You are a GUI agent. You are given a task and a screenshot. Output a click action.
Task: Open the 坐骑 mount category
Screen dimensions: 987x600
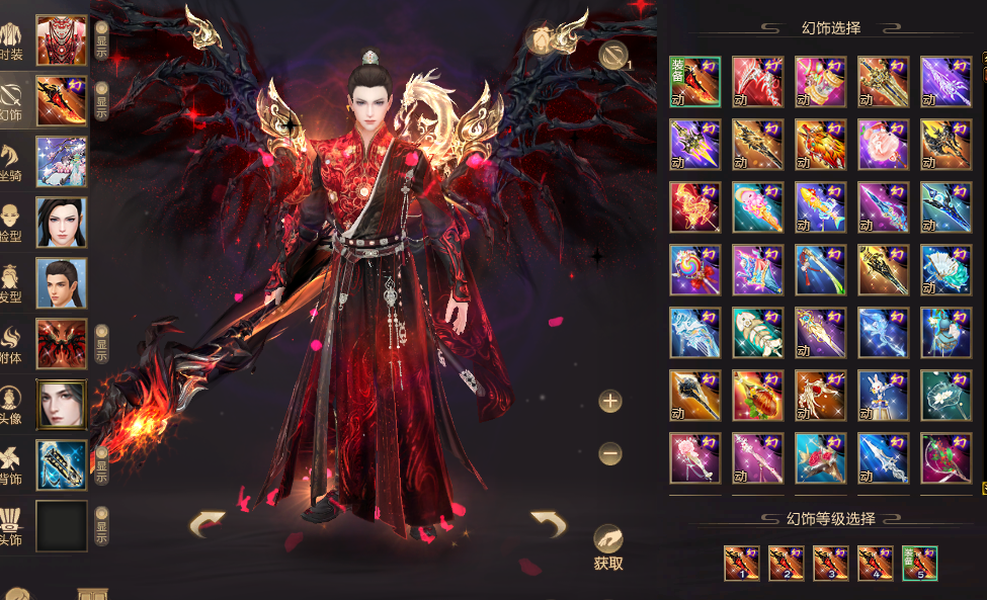click(x=61, y=162)
